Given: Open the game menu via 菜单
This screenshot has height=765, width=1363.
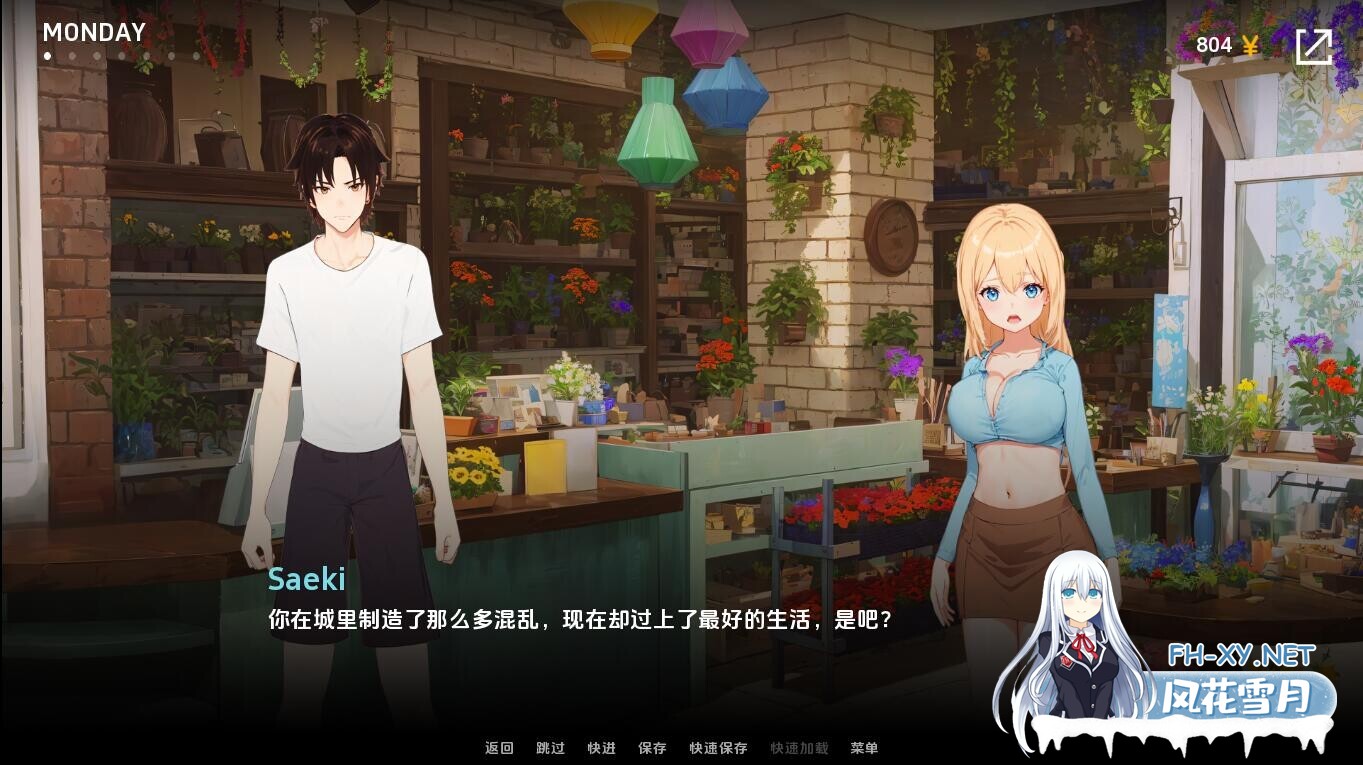Looking at the screenshot, I should pyautogui.click(x=864, y=748).
